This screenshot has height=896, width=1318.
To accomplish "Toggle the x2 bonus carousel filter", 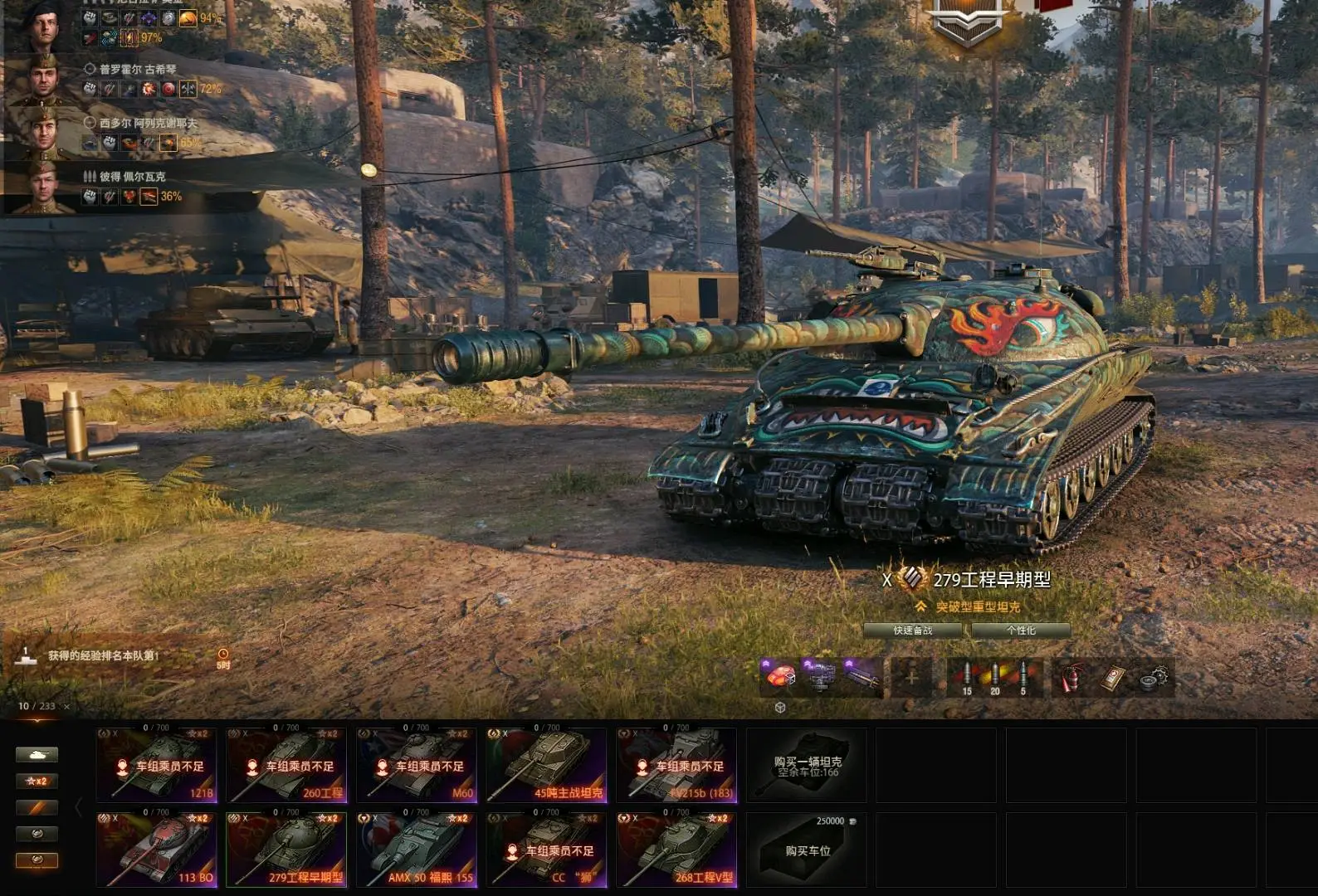I will pos(37,782).
